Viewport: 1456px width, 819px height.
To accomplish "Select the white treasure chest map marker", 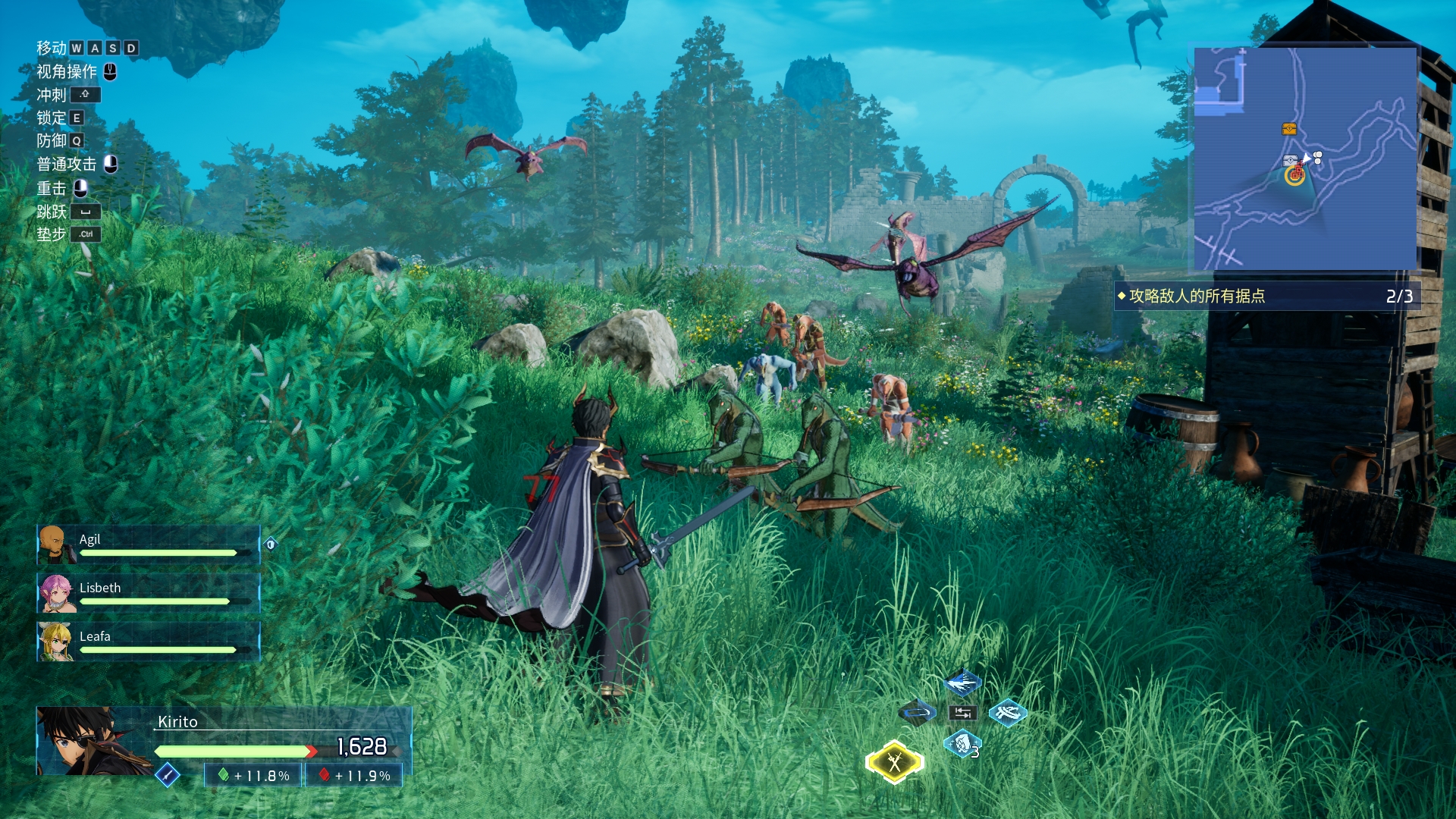I will 1289,160.
